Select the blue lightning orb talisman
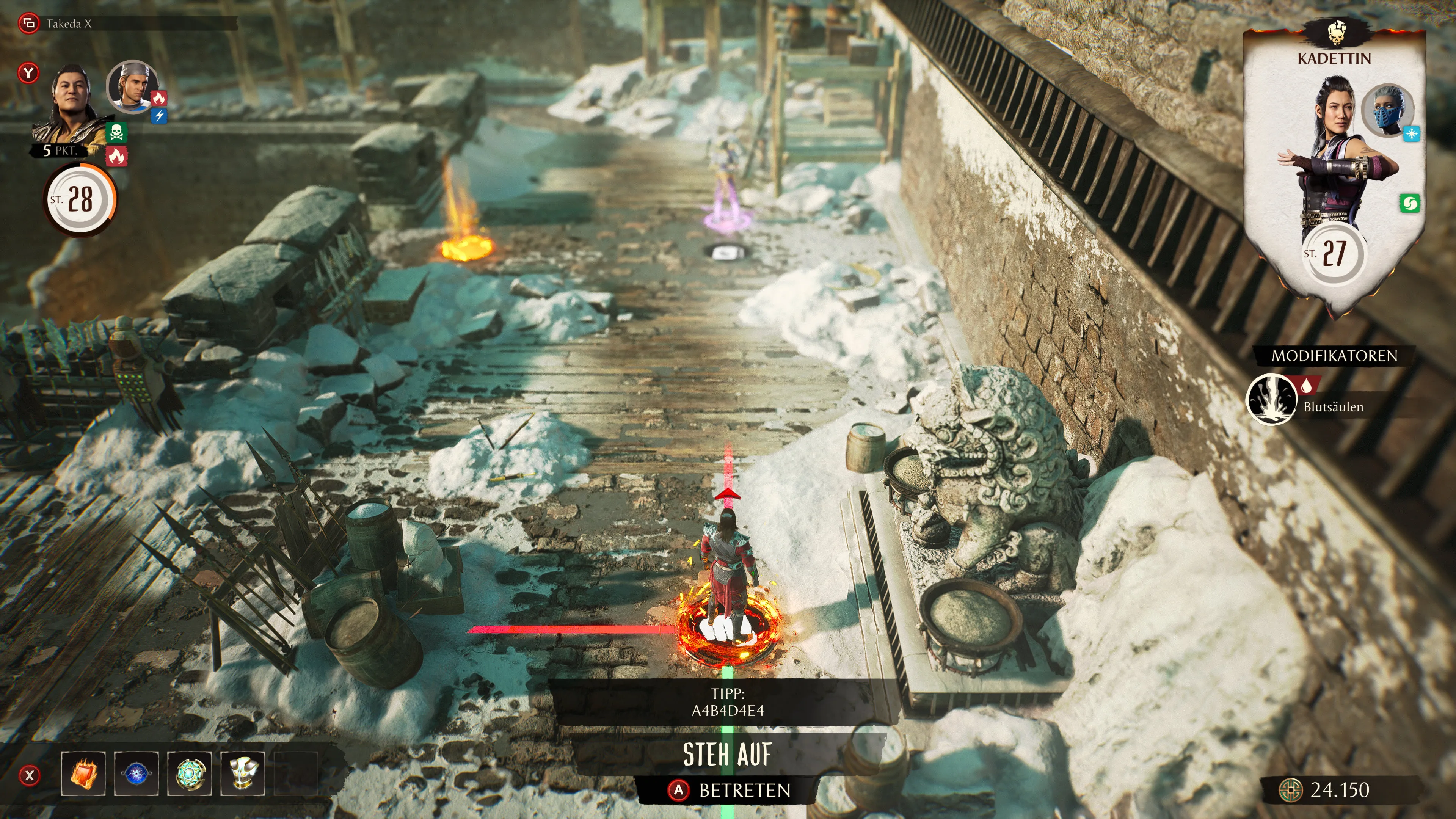Viewport: 1456px width, 819px height. (136, 773)
